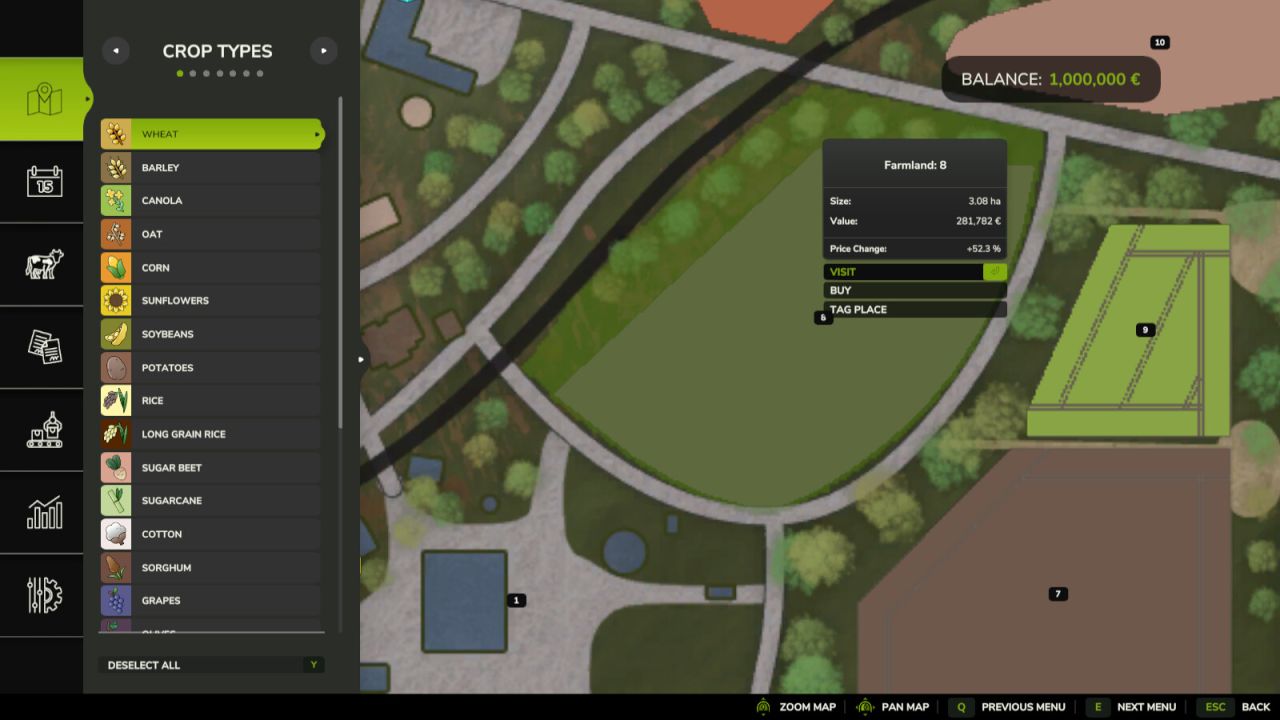1280x720 pixels.
Task: Open the map overview sidebar icon
Action: 41,97
